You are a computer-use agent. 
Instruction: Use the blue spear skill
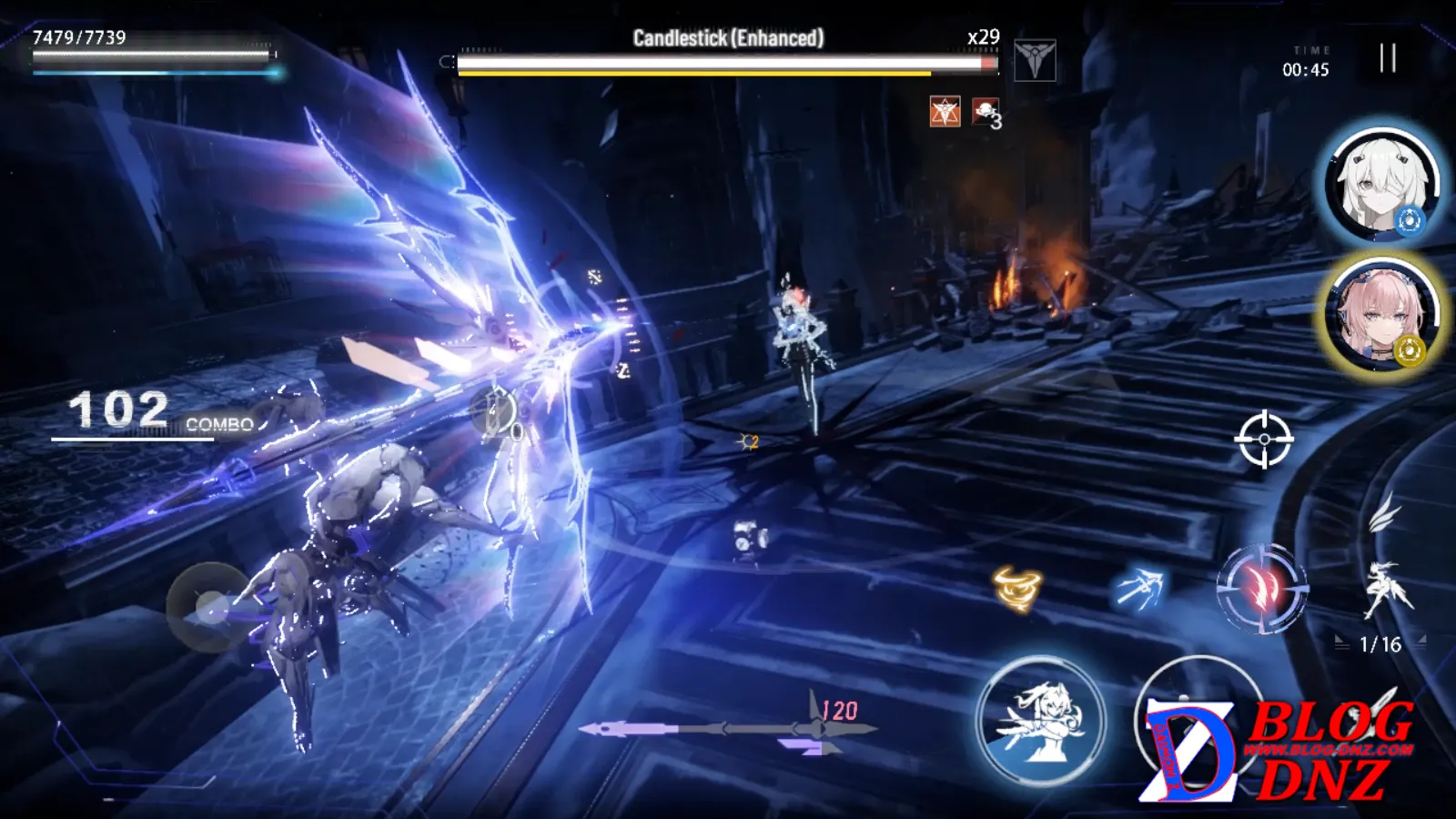pyautogui.click(x=1138, y=588)
